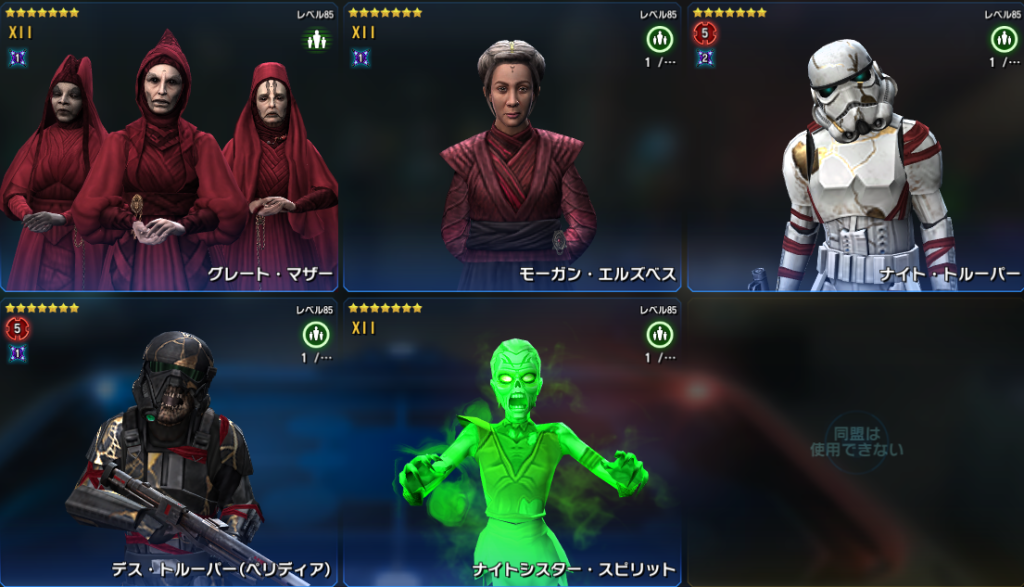This screenshot has height=587, width=1024.
Task: Select the グレート・マザー character card
Action: 170,148
